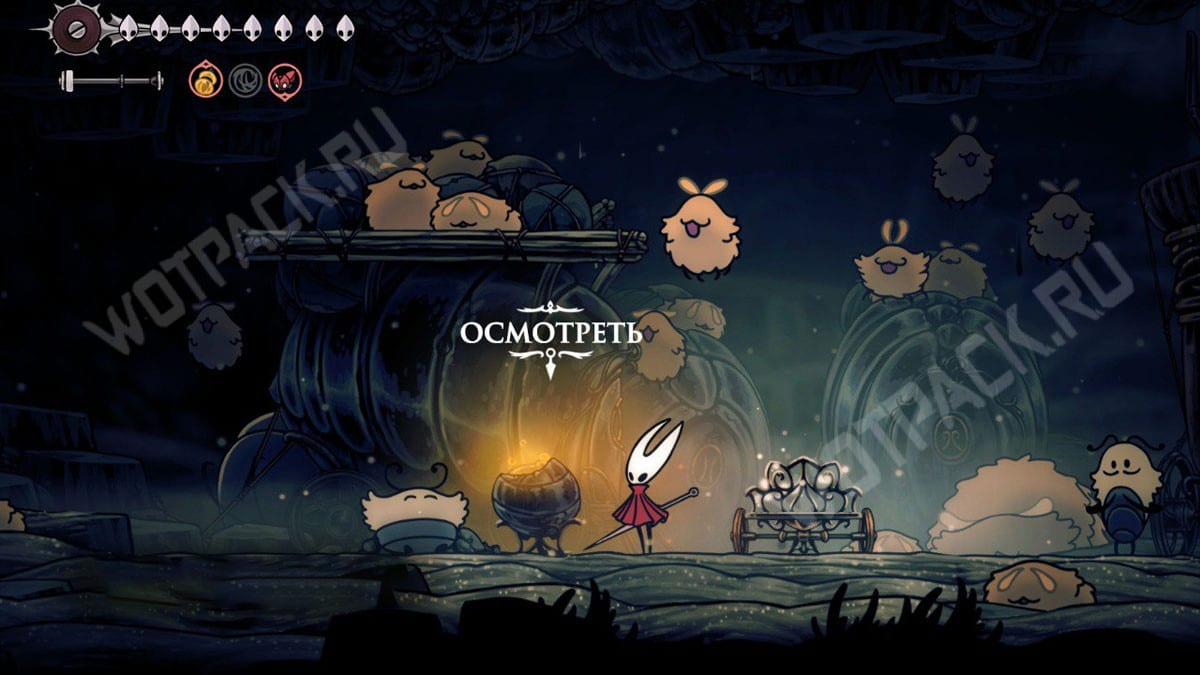The height and width of the screenshot is (675, 1200).
Task: Select the red creature tool icon
Action: (x=284, y=80)
